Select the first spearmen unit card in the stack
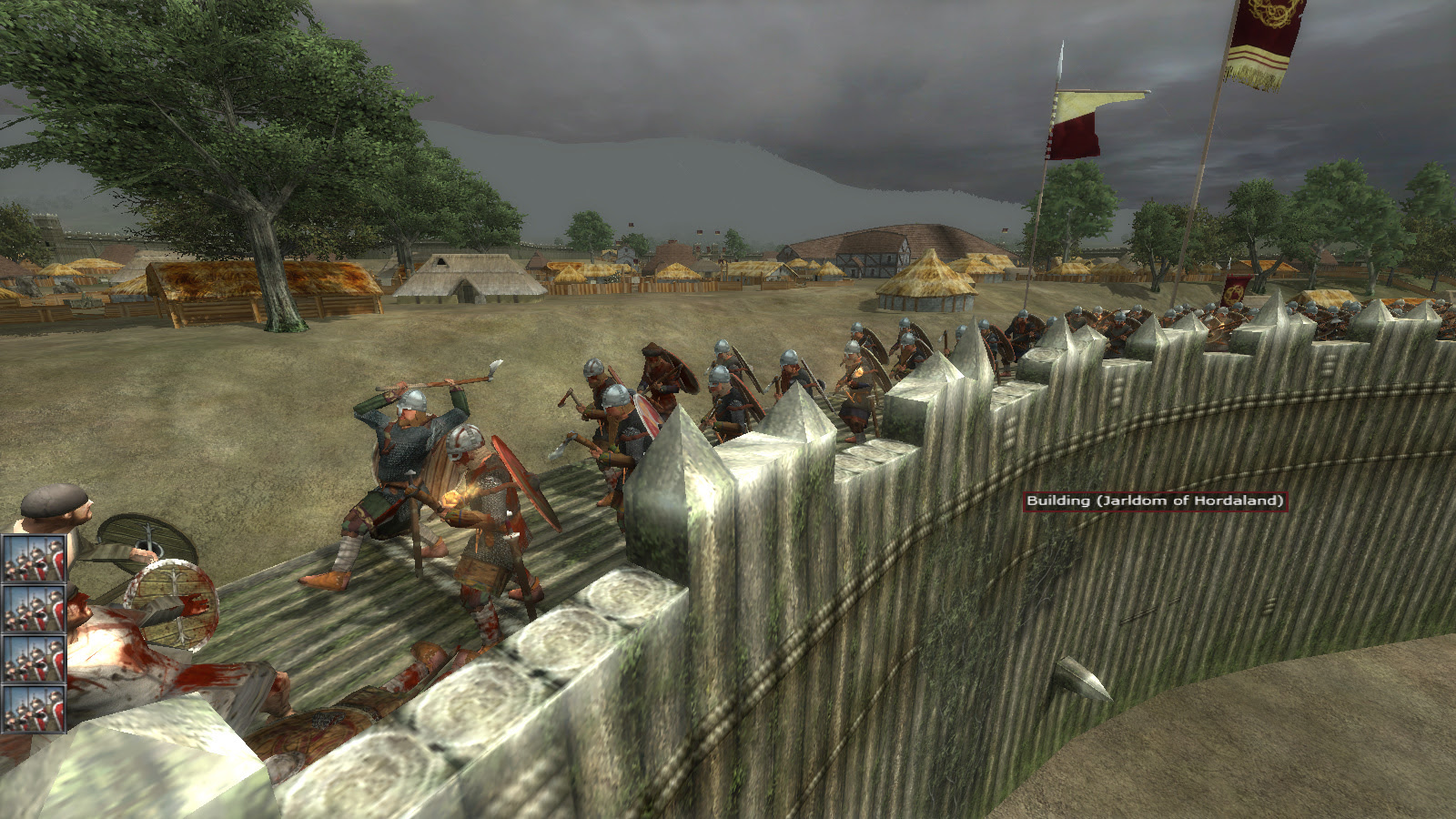Screen dimensions: 1456x819 pyautogui.click(x=34, y=558)
